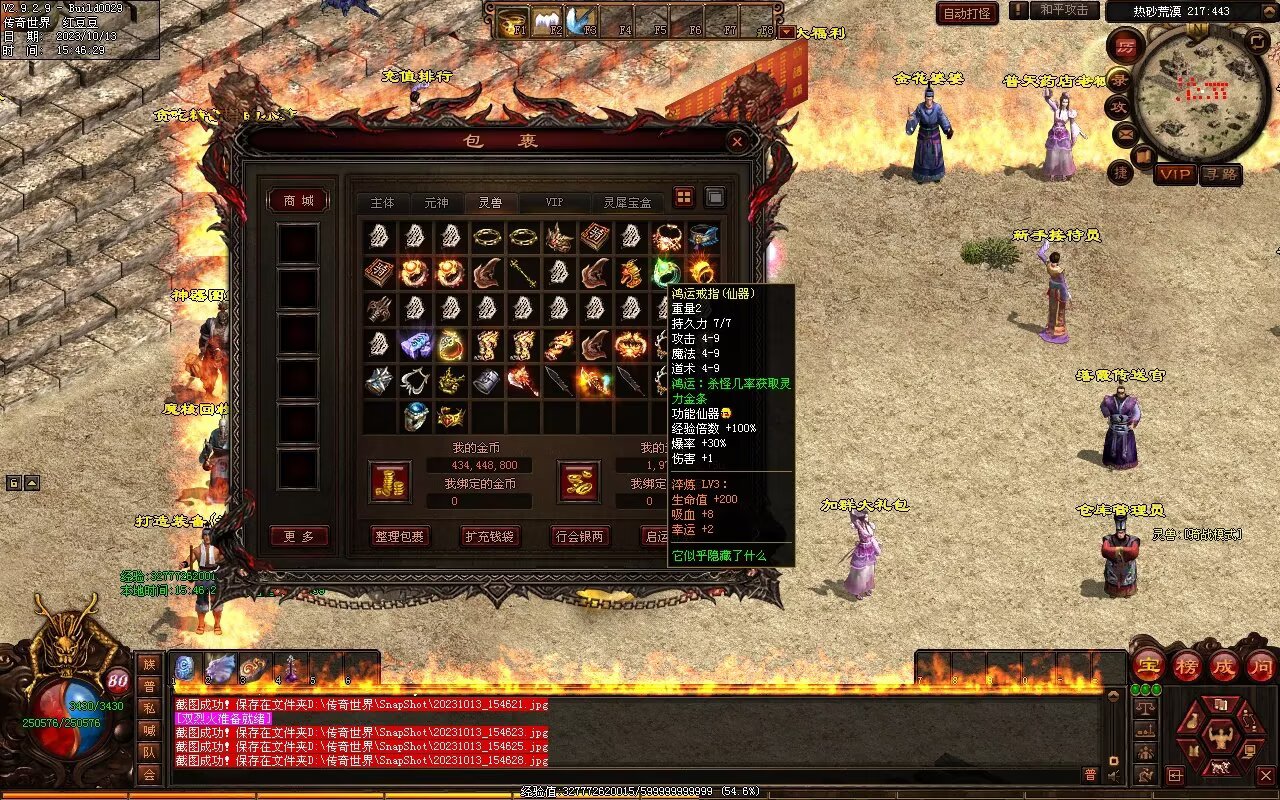Change the 和平攻击 attack mode

click(1063, 10)
